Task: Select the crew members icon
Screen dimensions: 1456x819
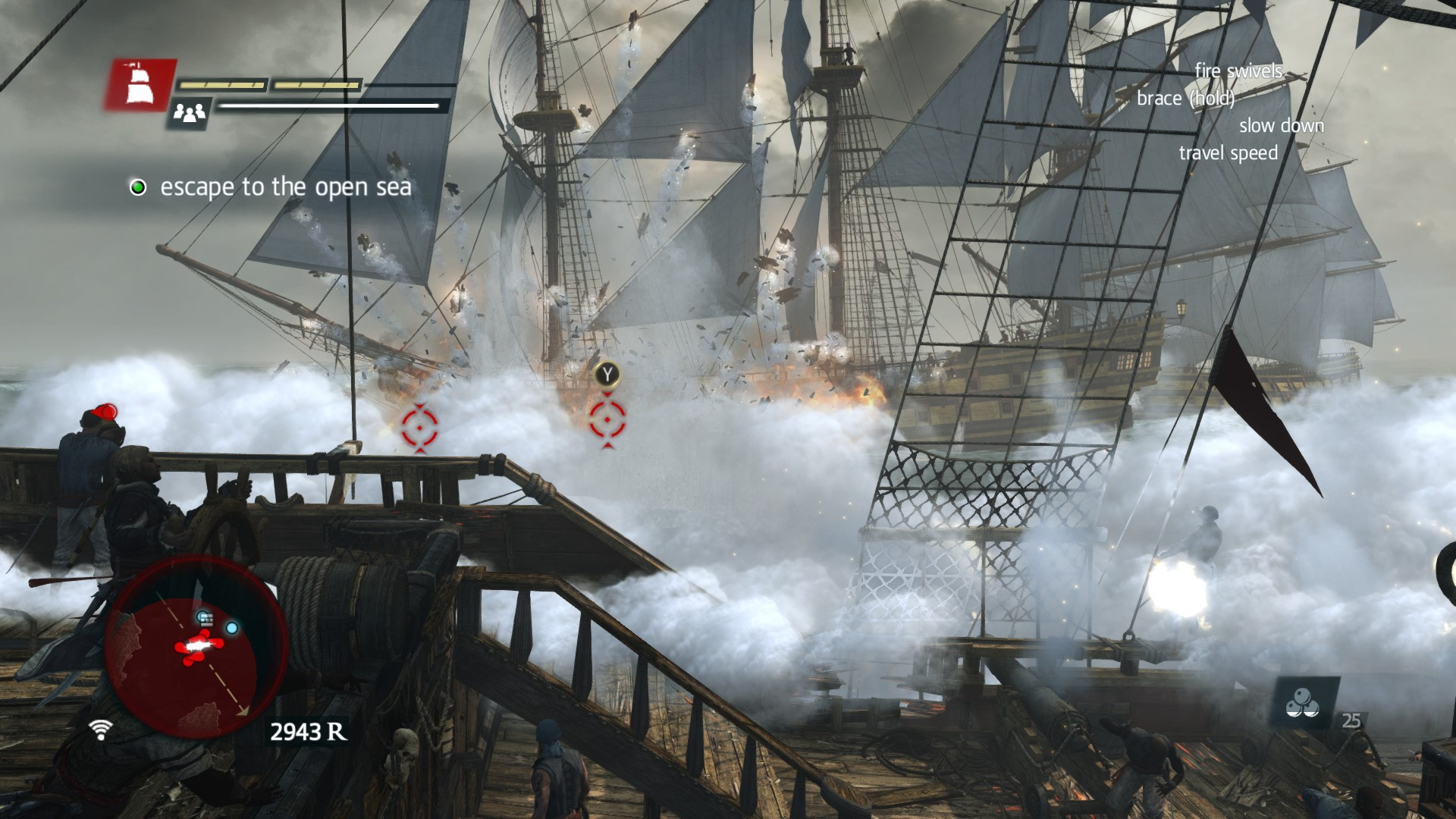Action: [189, 113]
